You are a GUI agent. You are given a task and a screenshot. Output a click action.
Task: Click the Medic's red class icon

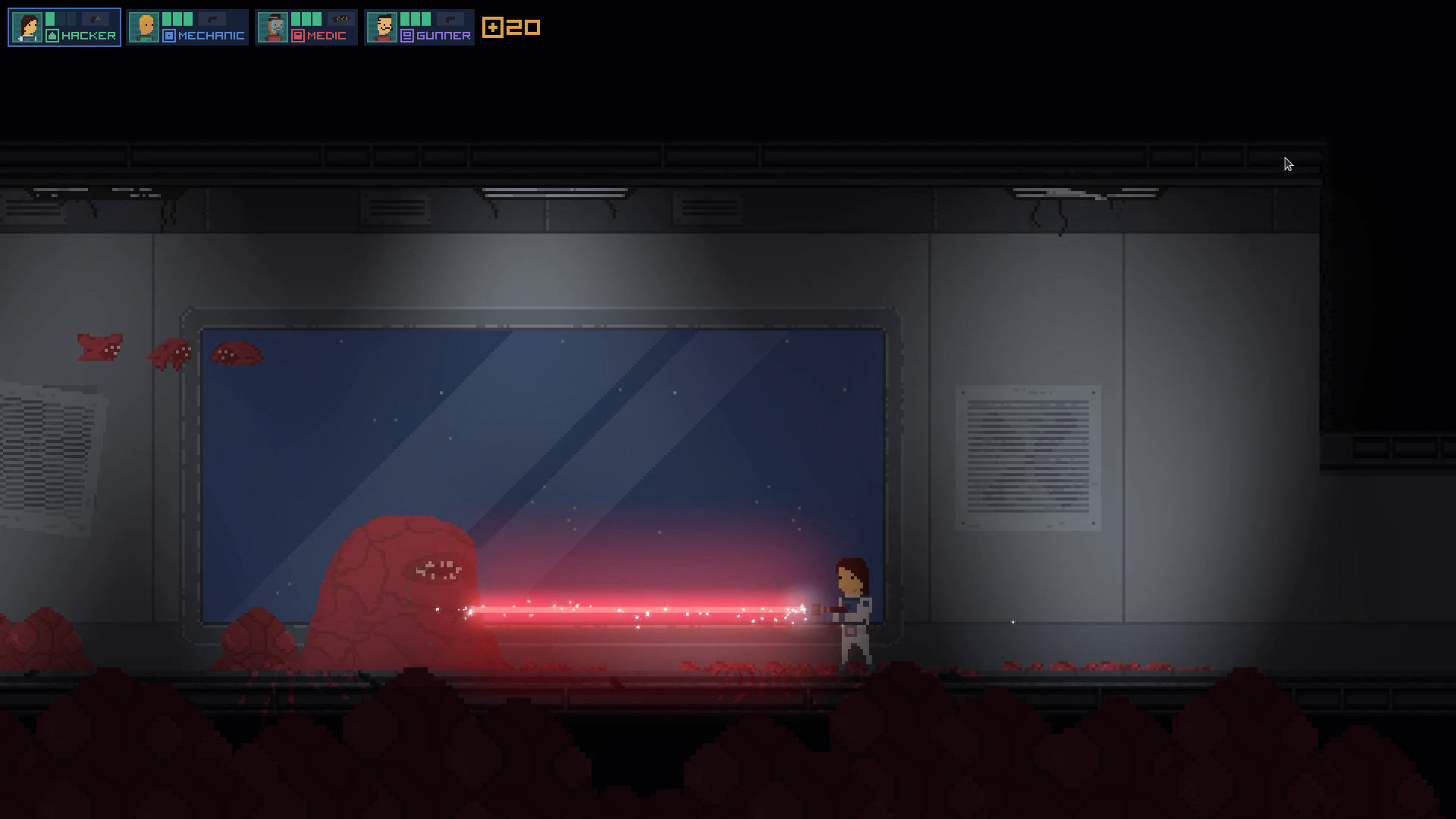click(297, 34)
